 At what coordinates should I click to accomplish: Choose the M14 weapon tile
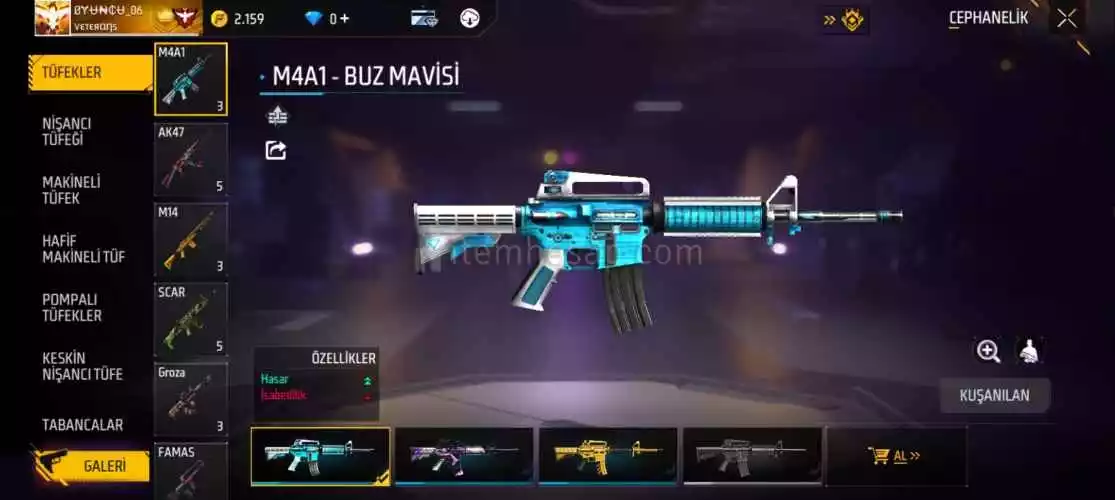pyautogui.click(x=191, y=239)
